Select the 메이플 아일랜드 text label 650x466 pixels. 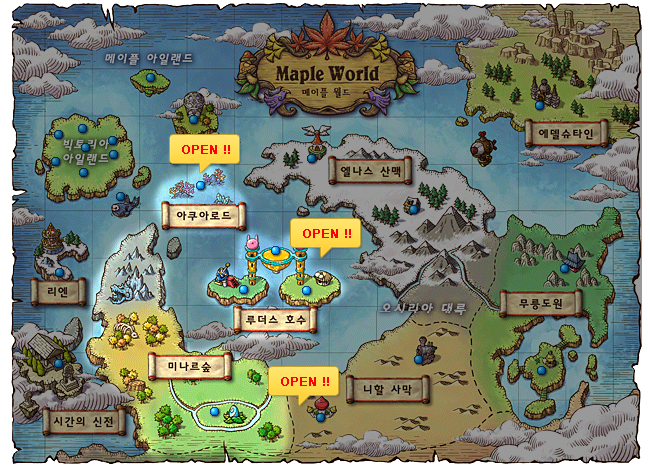(149, 58)
